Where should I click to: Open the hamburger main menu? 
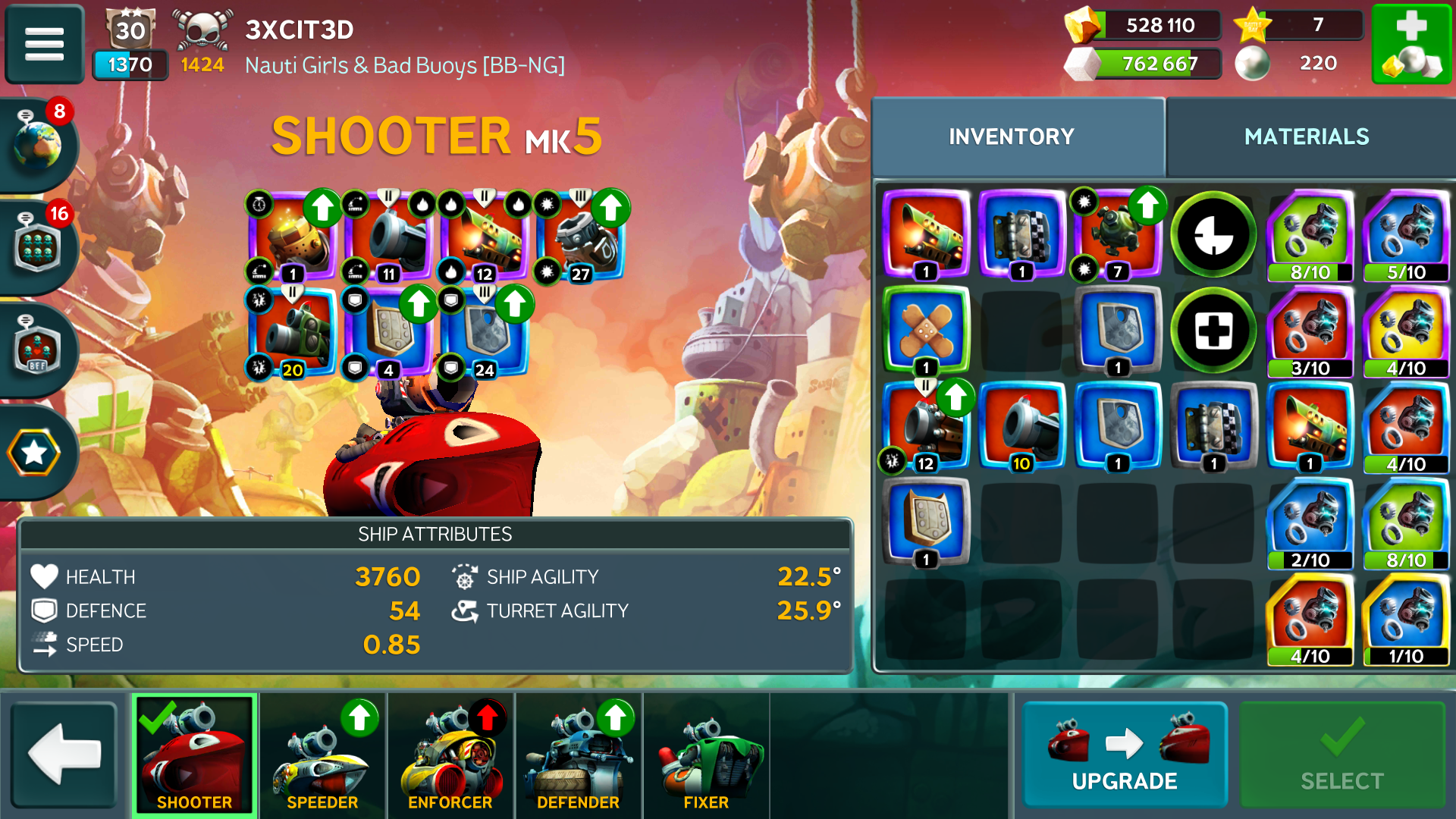[x=44, y=44]
